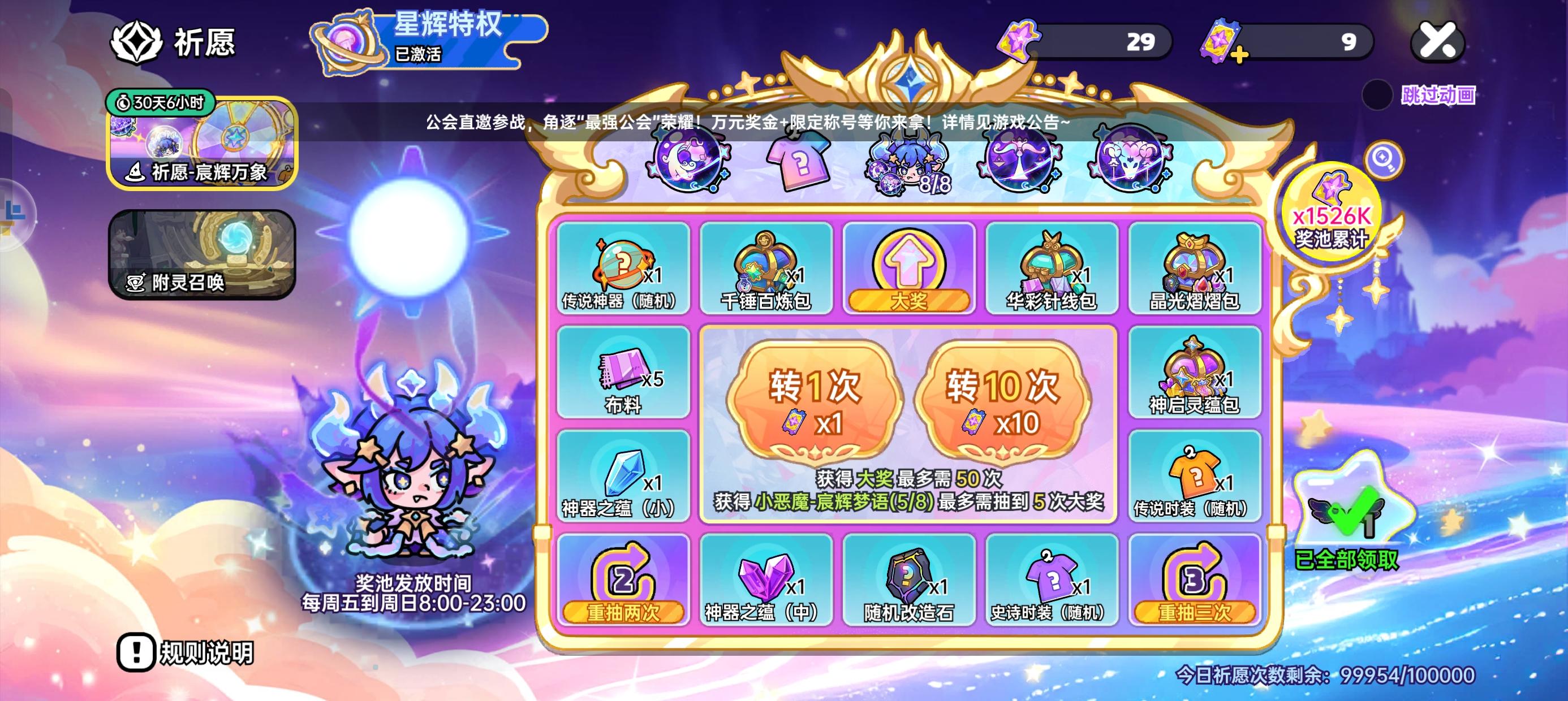Select the 祈愿-宸辉万象 tab

[201, 146]
